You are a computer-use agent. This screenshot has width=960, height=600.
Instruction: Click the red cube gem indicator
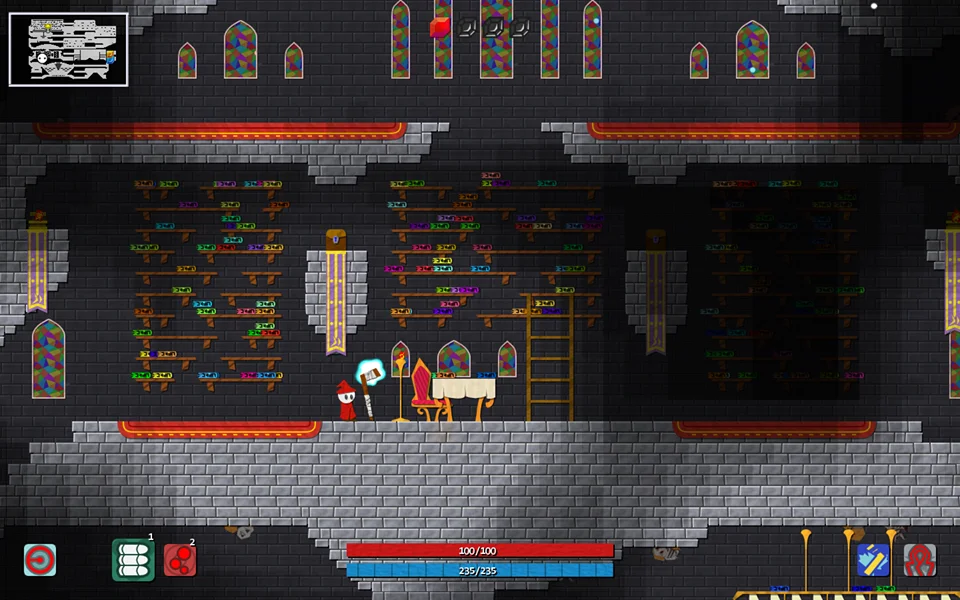click(x=440, y=28)
